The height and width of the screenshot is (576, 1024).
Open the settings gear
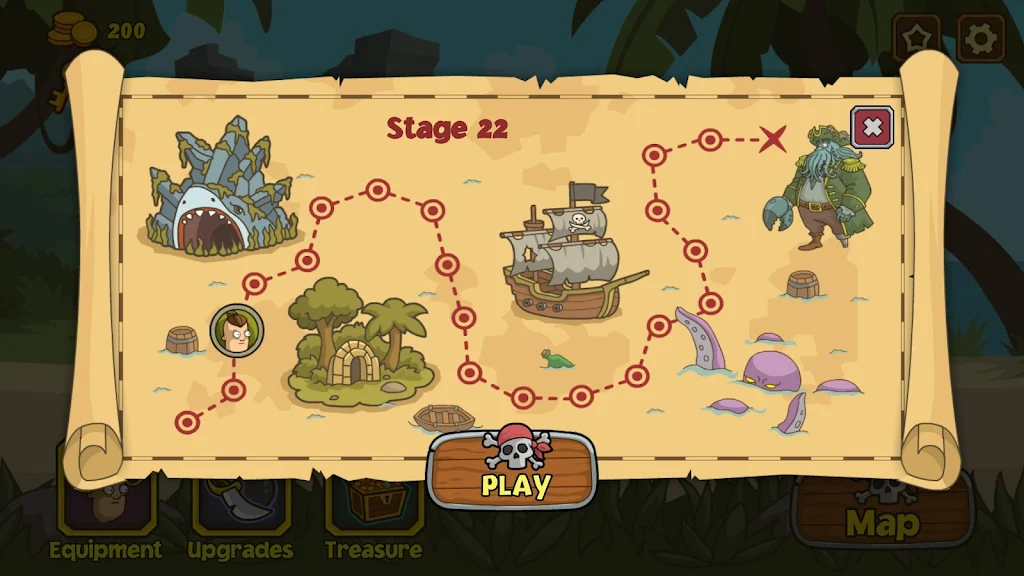[x=980, y=38]
